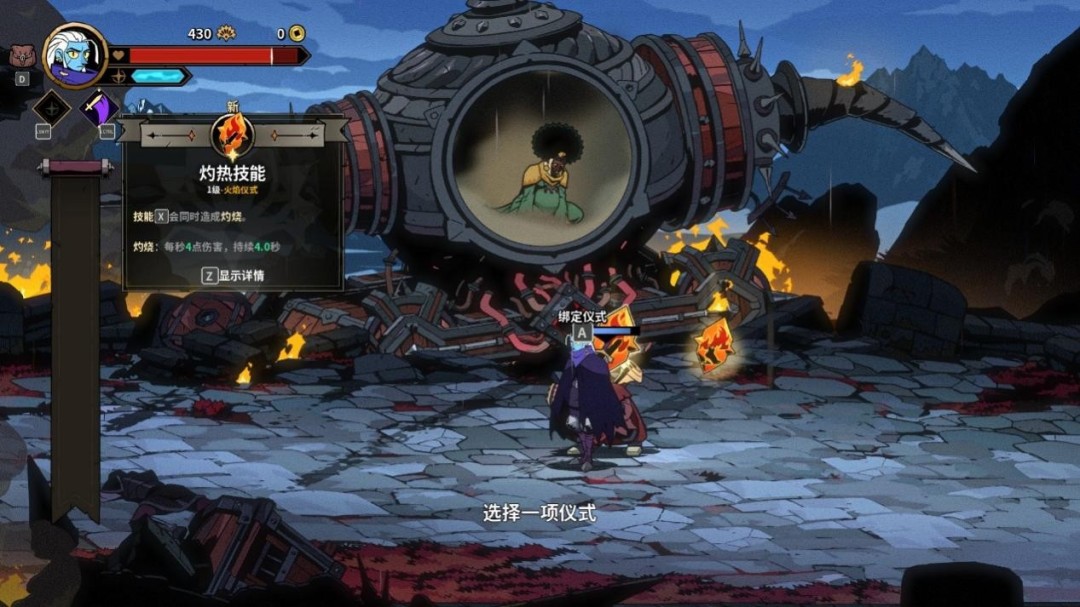
Task: Click the flame ritual emblem on the tooltip
Action: (232, 135)
